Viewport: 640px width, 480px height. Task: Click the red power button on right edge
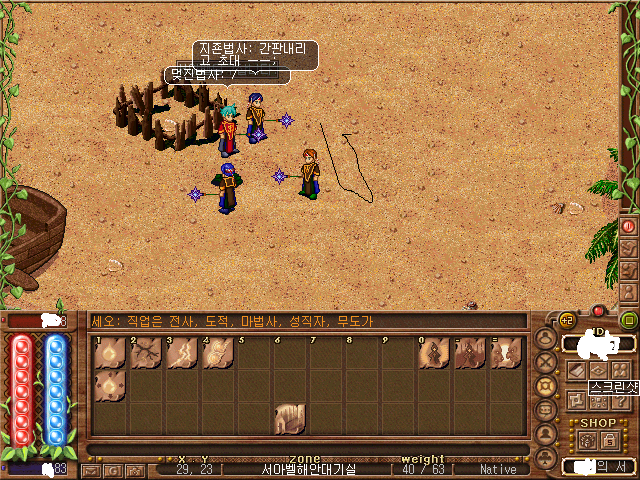629,226
